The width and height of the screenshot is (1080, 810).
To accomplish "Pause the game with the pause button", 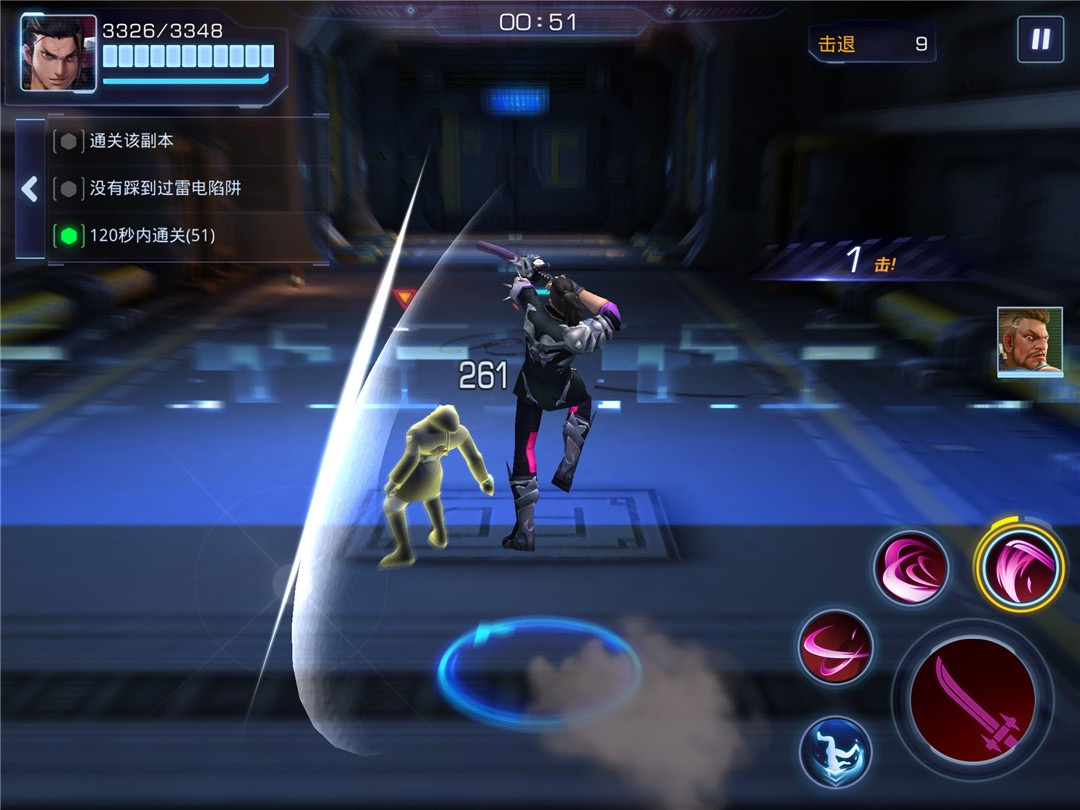I will (1040, 40).
